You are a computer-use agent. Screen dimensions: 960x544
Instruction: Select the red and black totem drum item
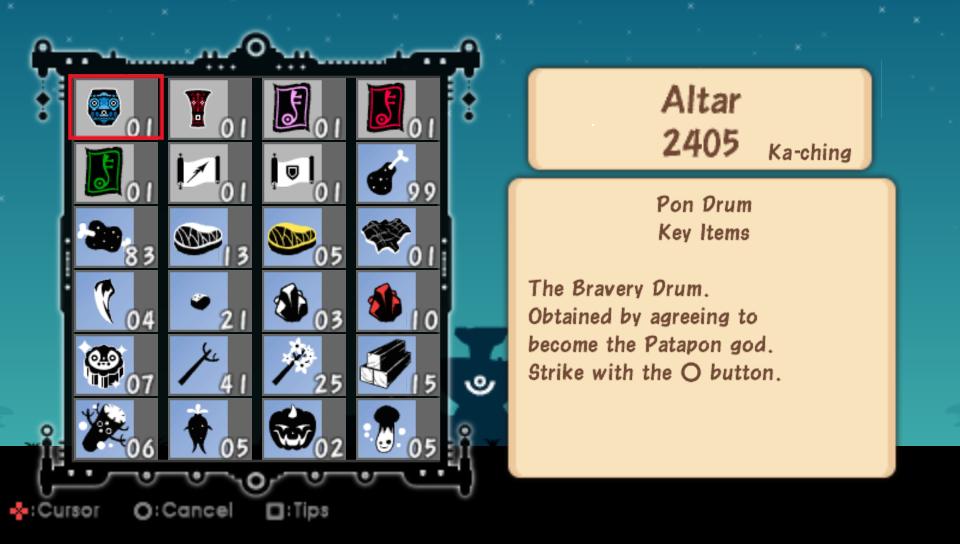(x=208, y=107)
